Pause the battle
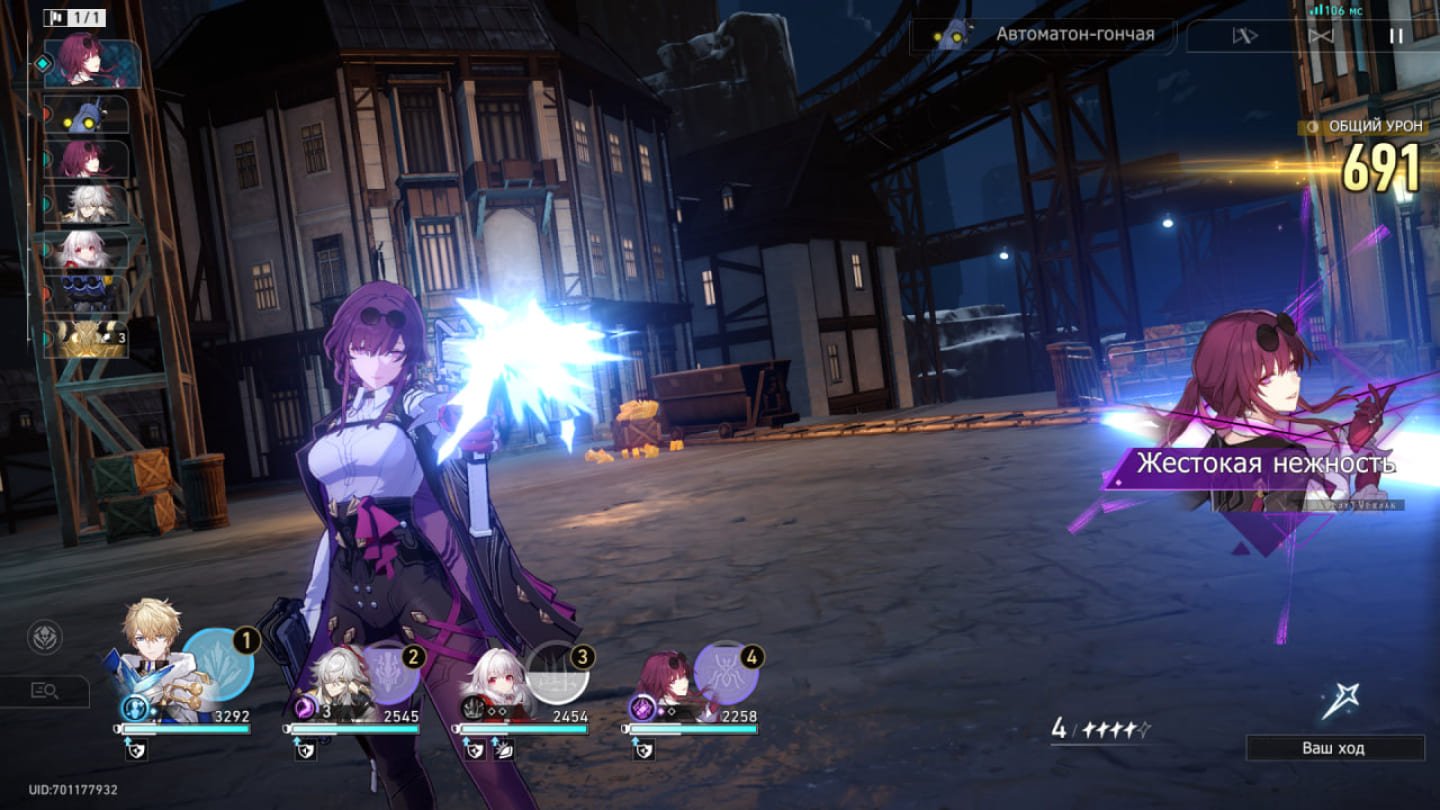This screenshot has width=1440, height=810. 1396,36
